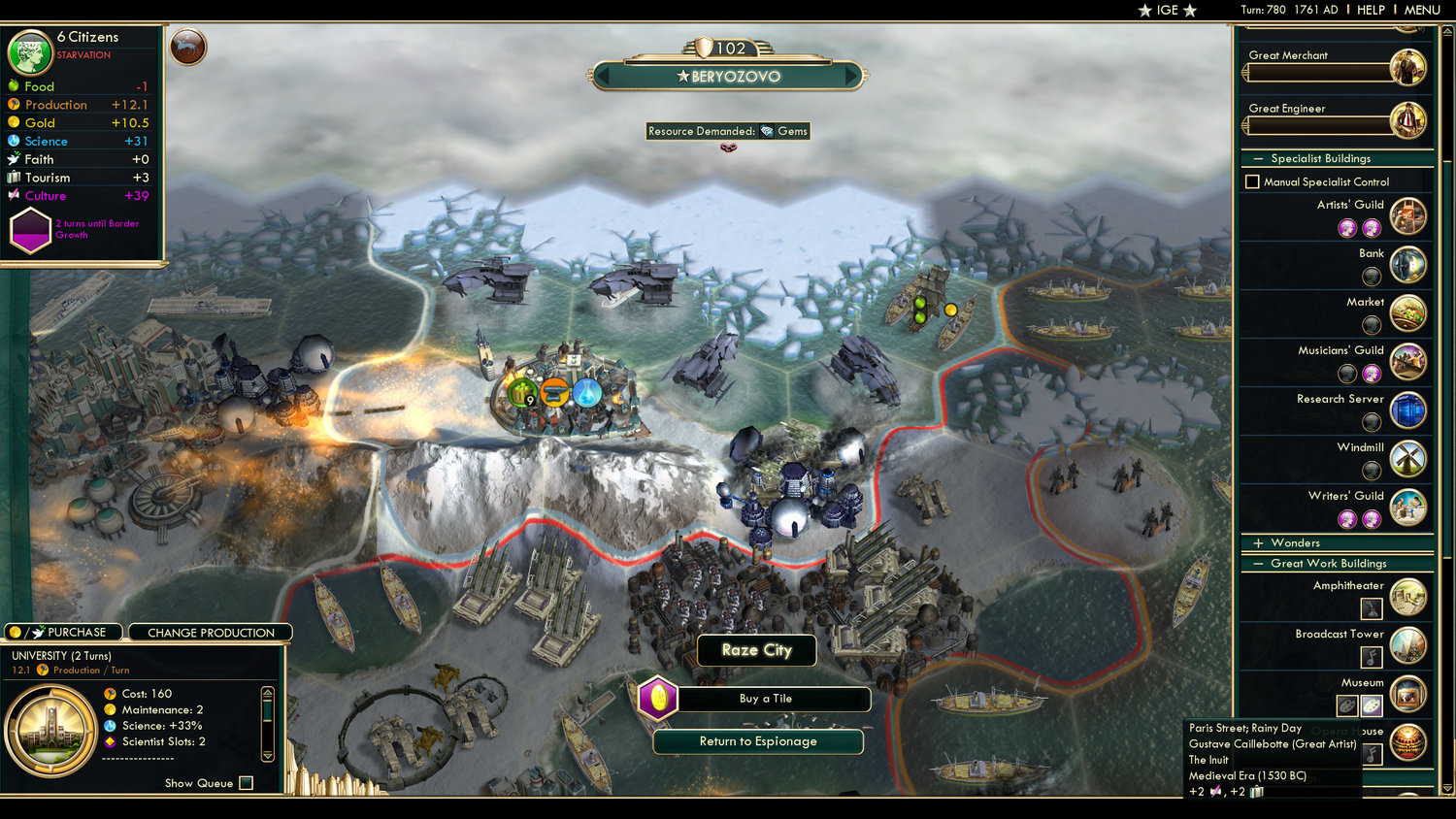Click HELP in the top bar

click(x=1372, y=10)
